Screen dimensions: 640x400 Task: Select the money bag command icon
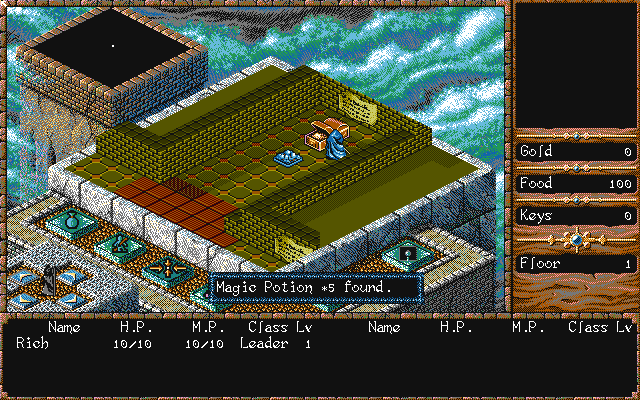pyautogui.click(x=73, y=220)
